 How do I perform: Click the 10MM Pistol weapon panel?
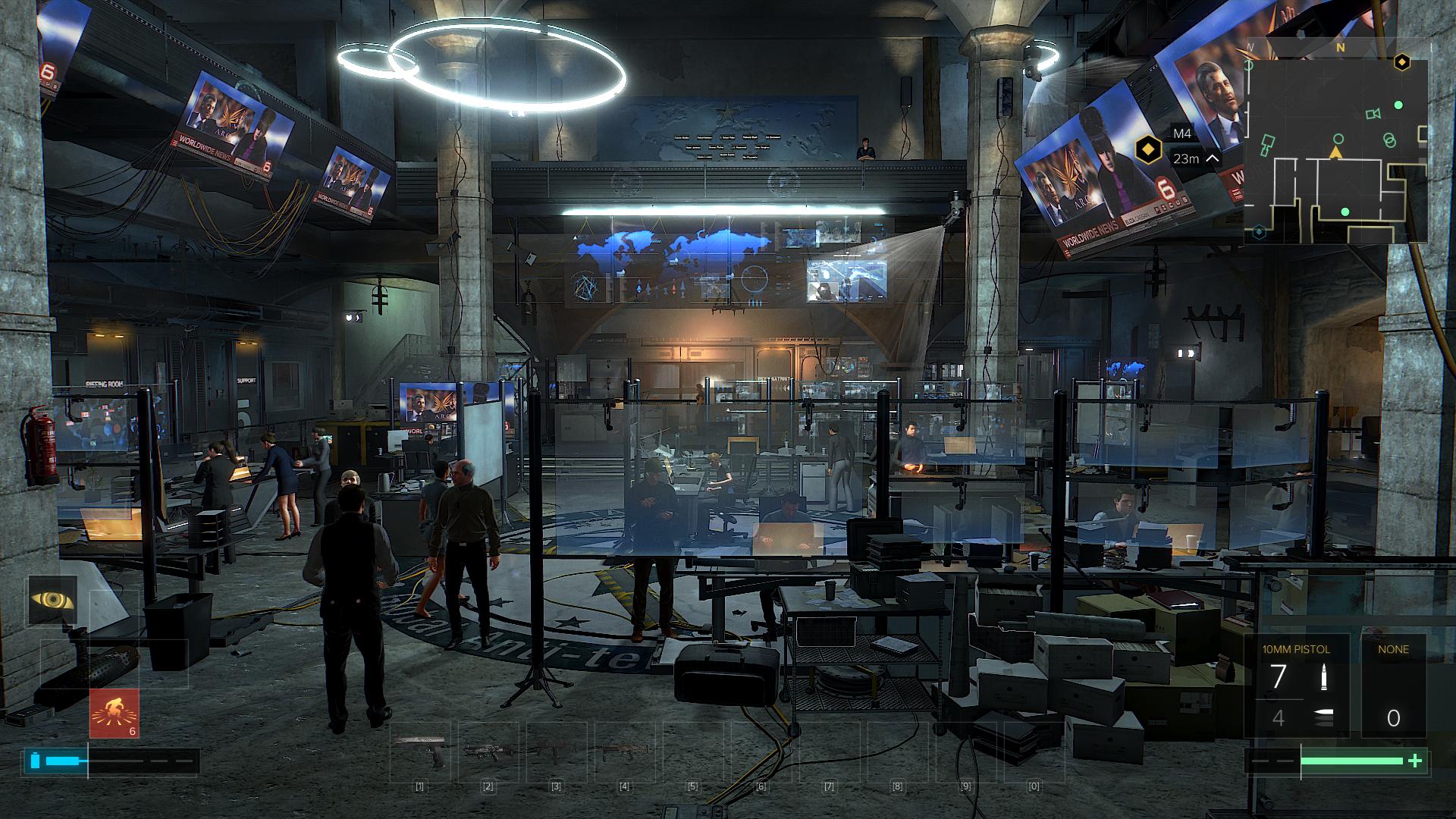point(1296,686)
